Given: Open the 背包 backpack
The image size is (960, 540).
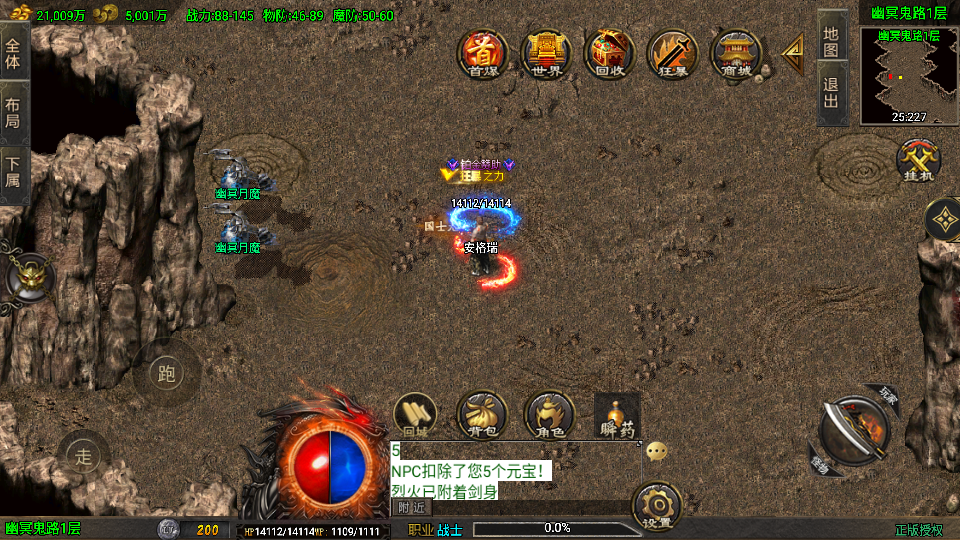Looking at the screenshot, I should (x=482, y=415).
